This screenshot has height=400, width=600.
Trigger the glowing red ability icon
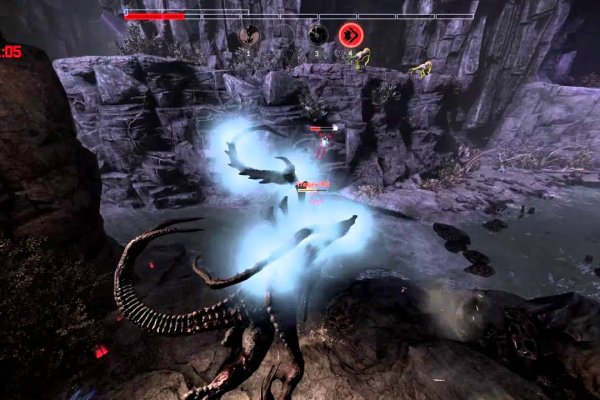[351, 36]
